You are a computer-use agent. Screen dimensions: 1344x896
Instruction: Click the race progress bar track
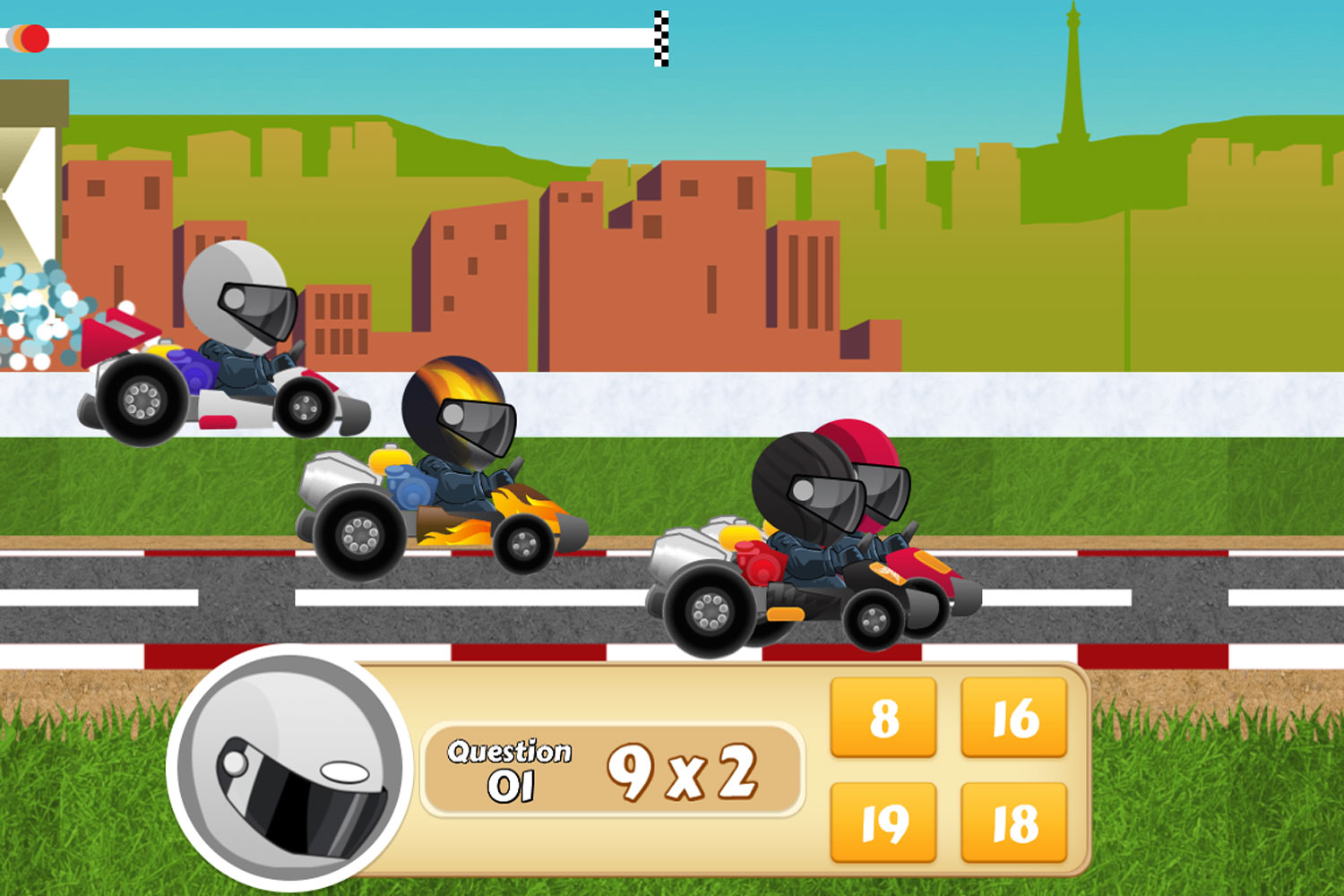click(x=358, y=38)
